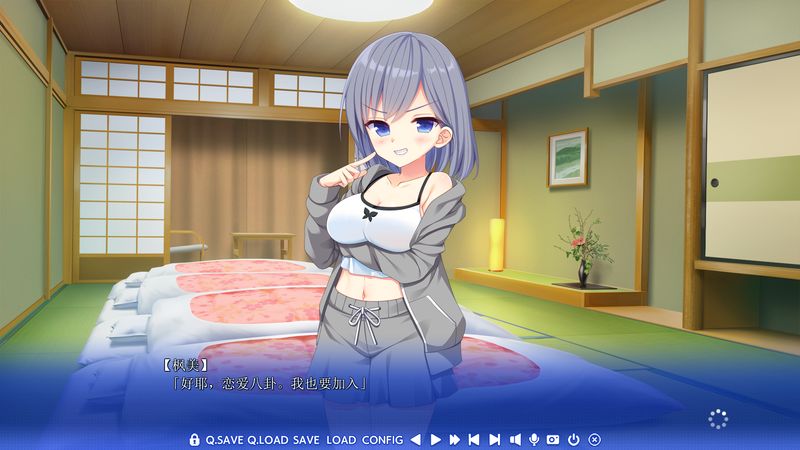Image resolution: width=800 pixels, height=450 pixels.
Task: Toggle the lock icon on the toolbar
Action: [x=195, y=439]
